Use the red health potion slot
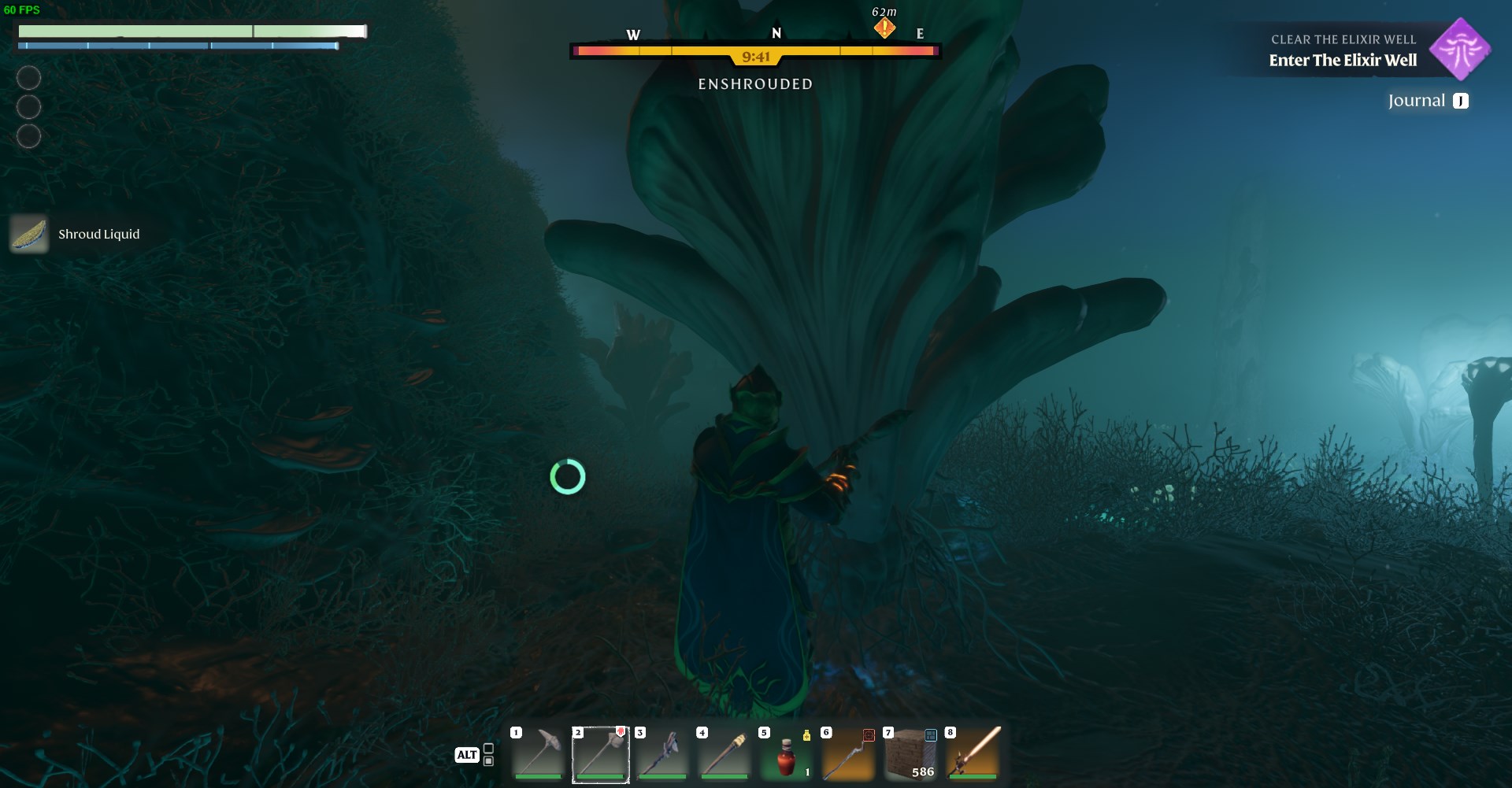The height and width of the screenshot is (788, 1512). [786, 754]
